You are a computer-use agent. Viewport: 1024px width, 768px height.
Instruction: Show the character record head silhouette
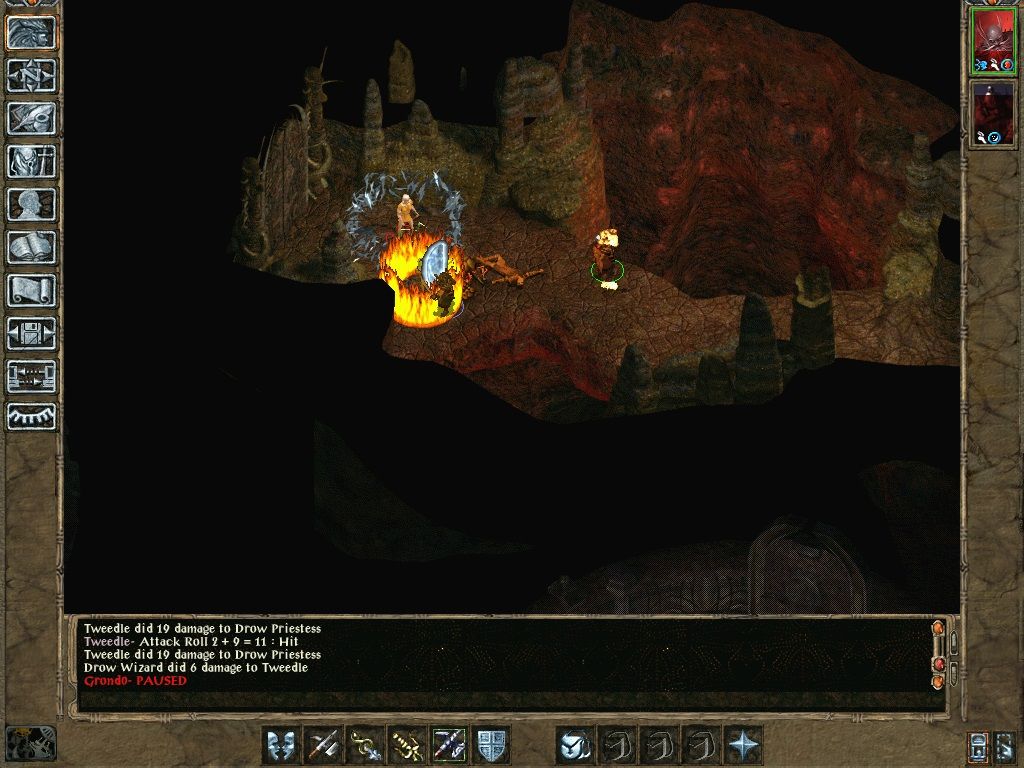(x=31, y=204)
